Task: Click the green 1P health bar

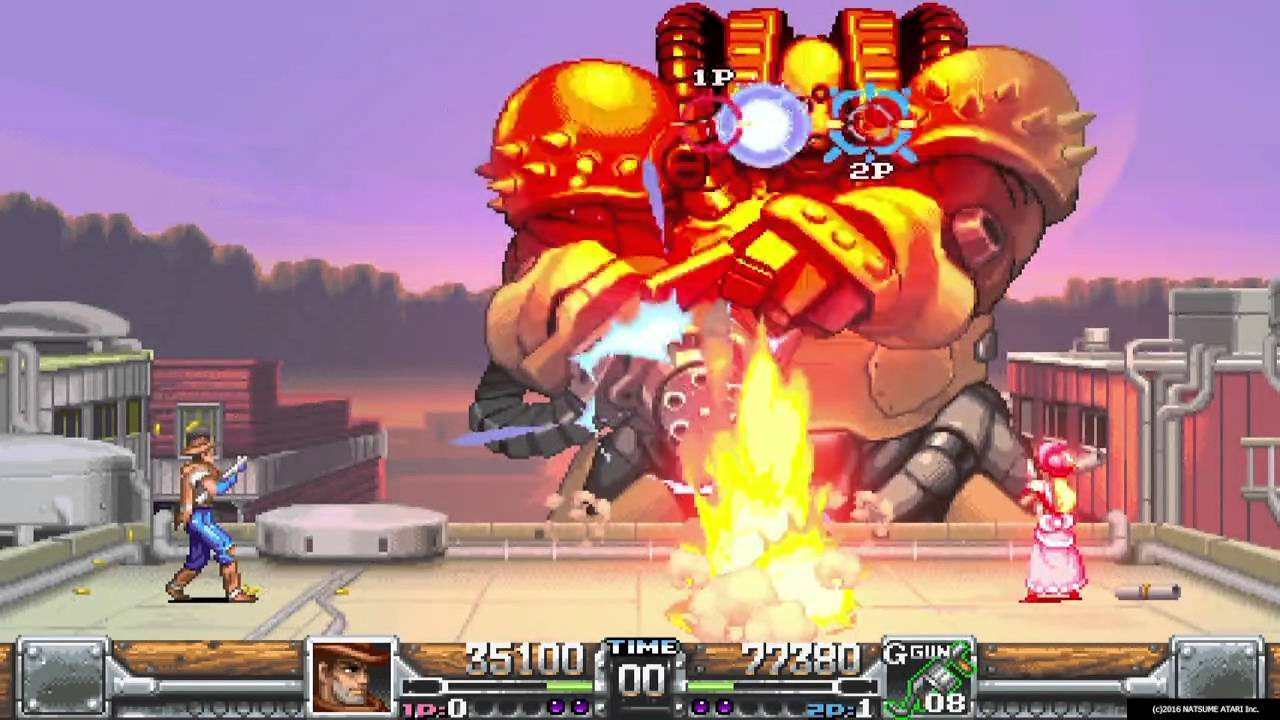Action: pyautogui.click(x=570, y=685)
